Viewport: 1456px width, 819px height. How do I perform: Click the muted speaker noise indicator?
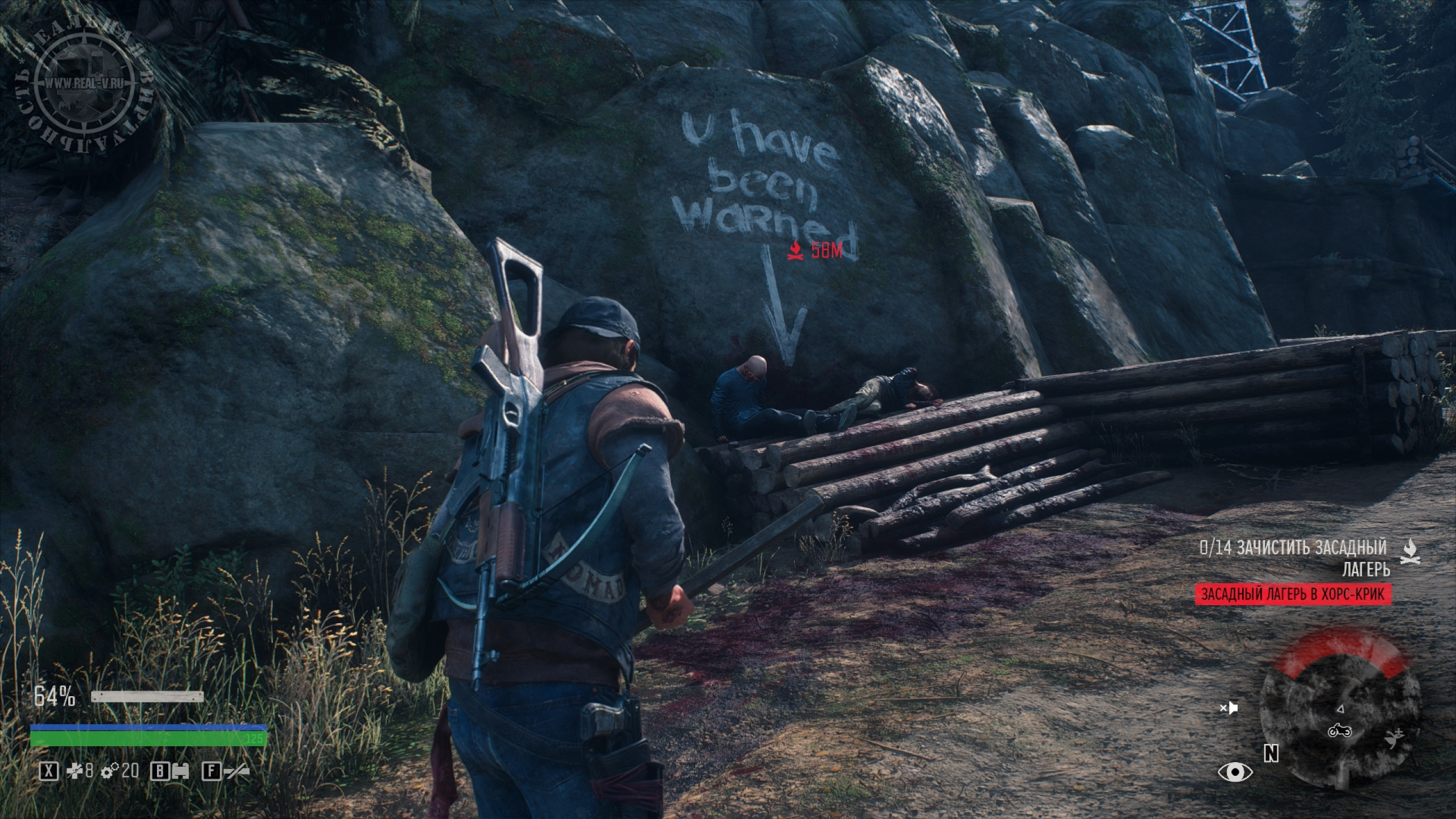point(1229,708)
